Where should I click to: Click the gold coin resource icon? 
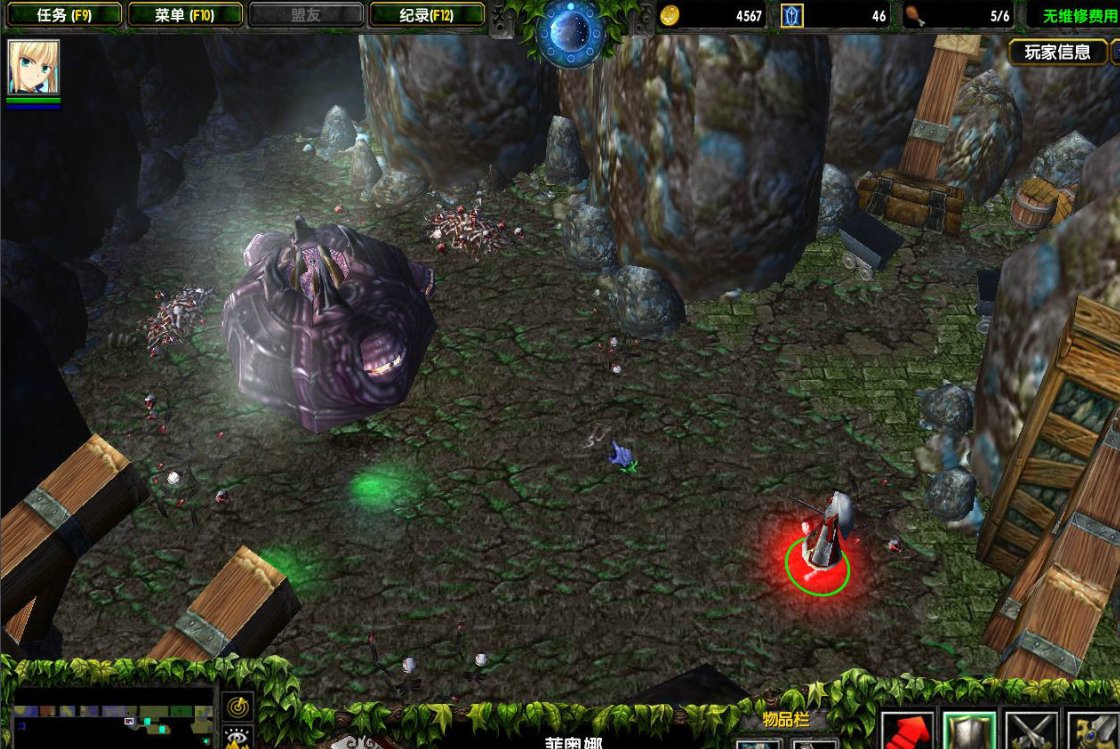click(670, 15)
